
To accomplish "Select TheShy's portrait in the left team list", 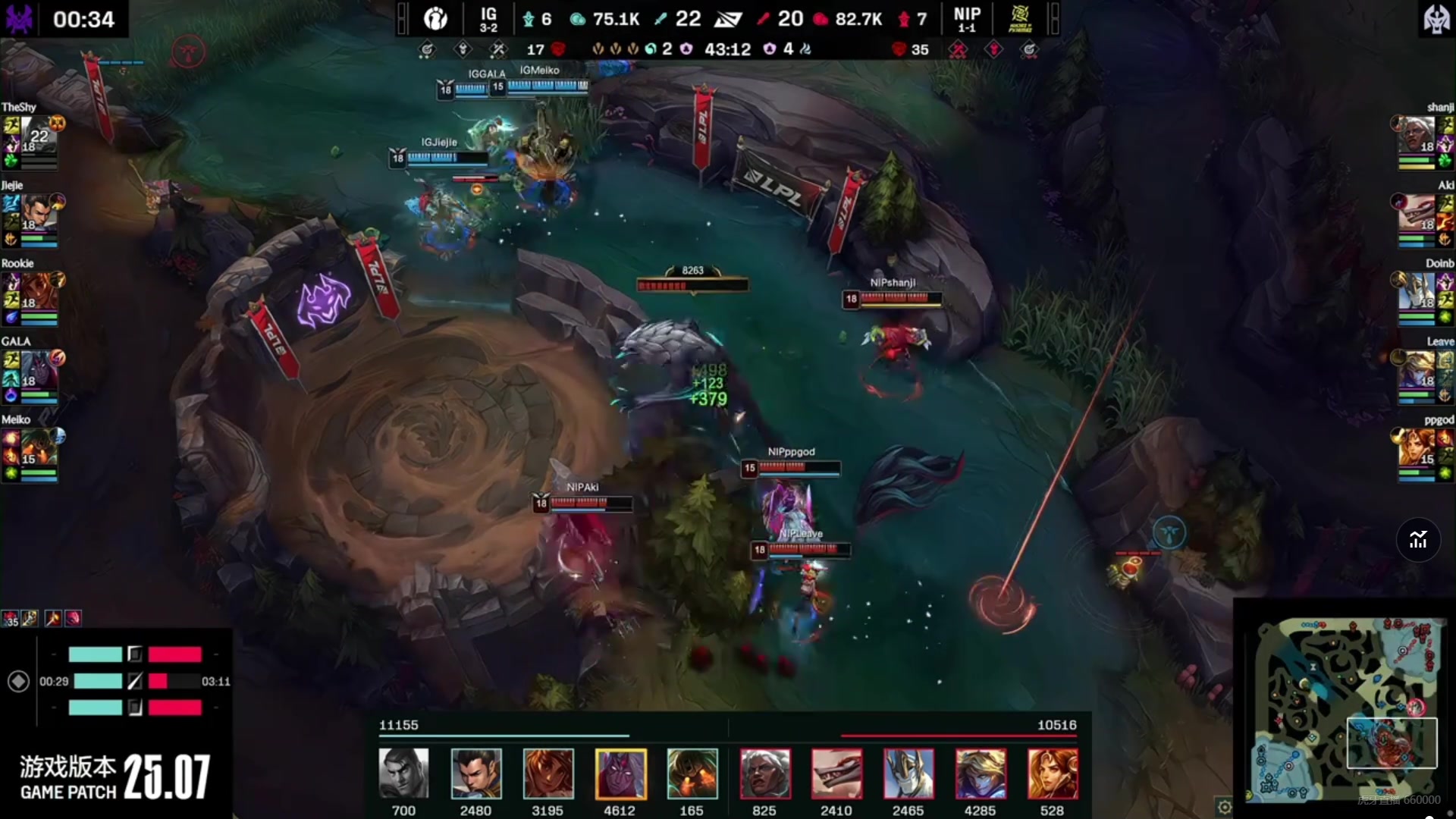I will (x=39, y=136).
